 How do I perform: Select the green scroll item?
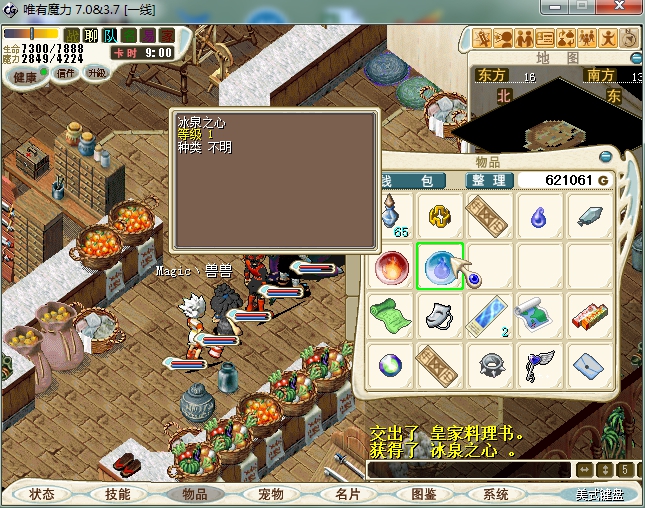[390, 315]
